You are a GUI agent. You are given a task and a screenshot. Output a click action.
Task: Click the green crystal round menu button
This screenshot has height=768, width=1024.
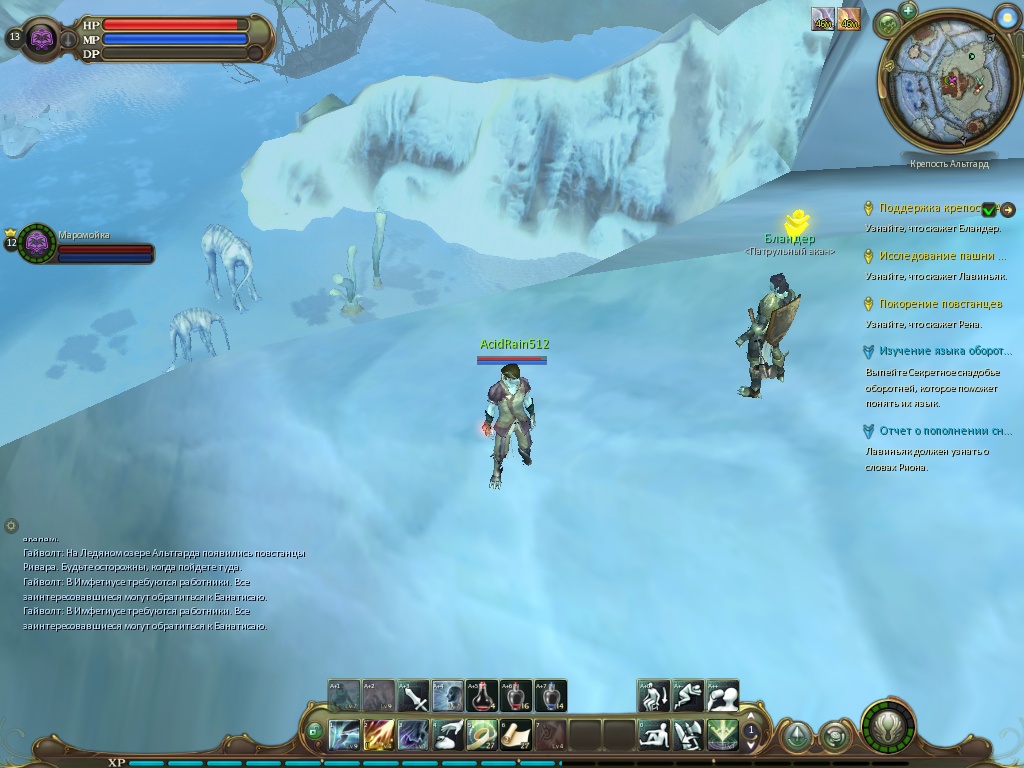pyautogui.click(x=797, y=737)
